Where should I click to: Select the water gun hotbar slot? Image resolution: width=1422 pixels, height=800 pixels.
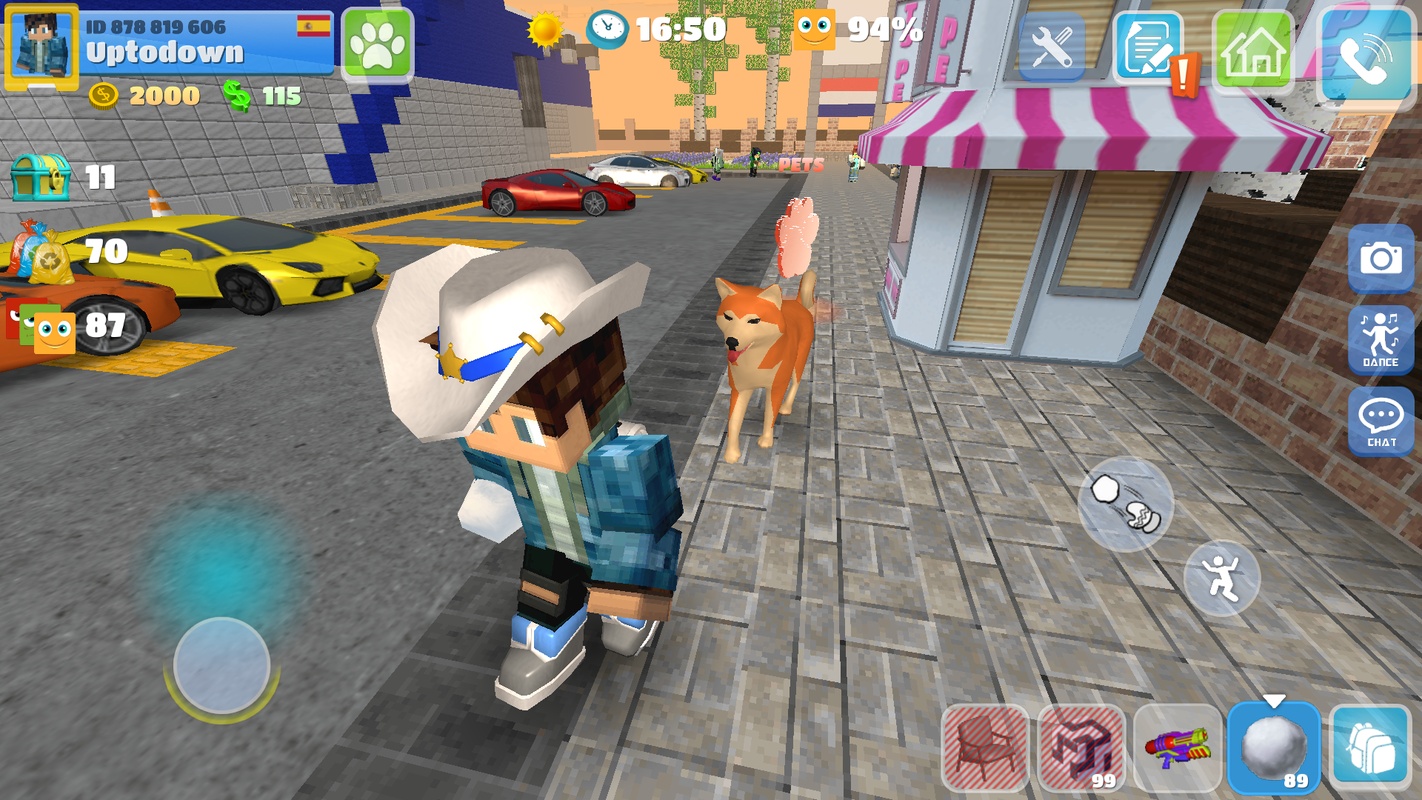click(x=1177, y=748)
